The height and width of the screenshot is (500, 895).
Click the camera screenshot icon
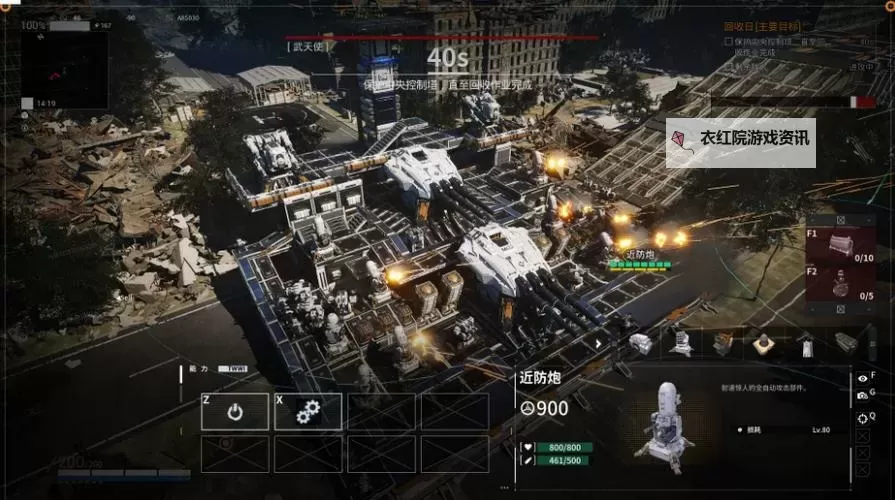862,396
